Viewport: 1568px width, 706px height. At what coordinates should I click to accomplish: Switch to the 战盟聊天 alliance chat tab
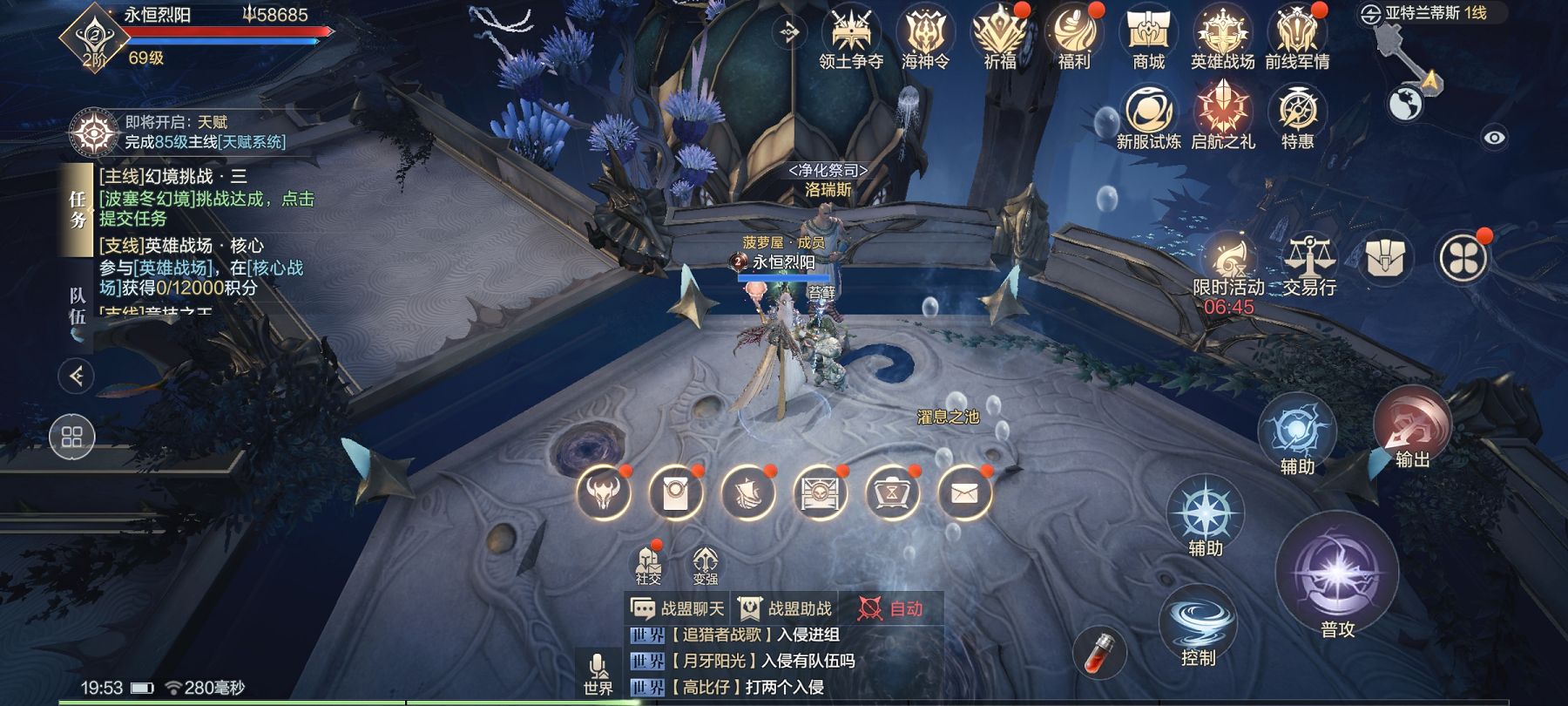point(678,608)
